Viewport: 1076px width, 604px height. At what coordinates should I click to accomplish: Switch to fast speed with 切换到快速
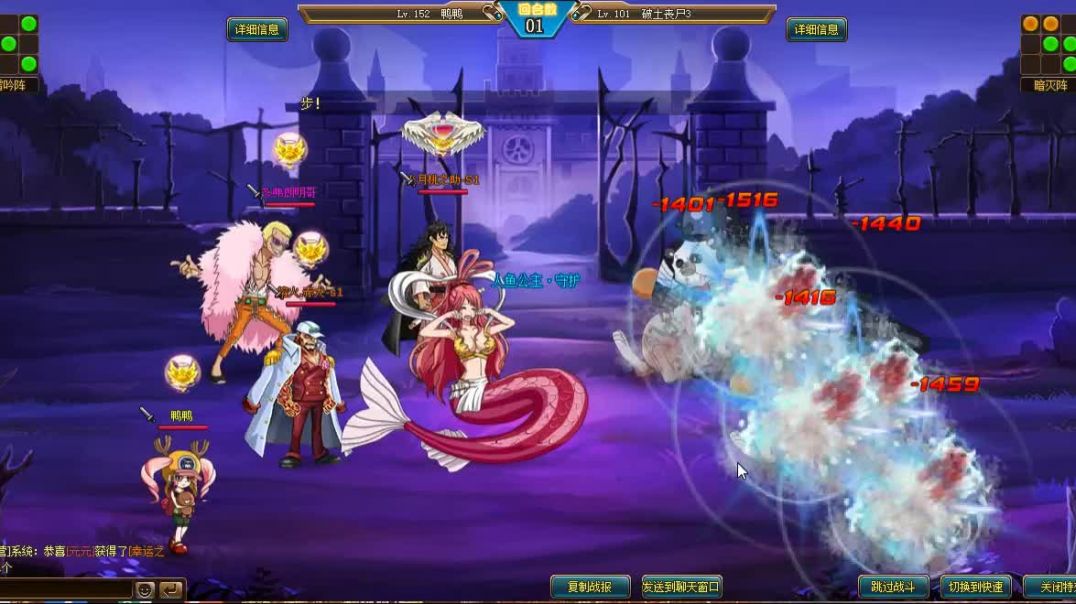974,587
